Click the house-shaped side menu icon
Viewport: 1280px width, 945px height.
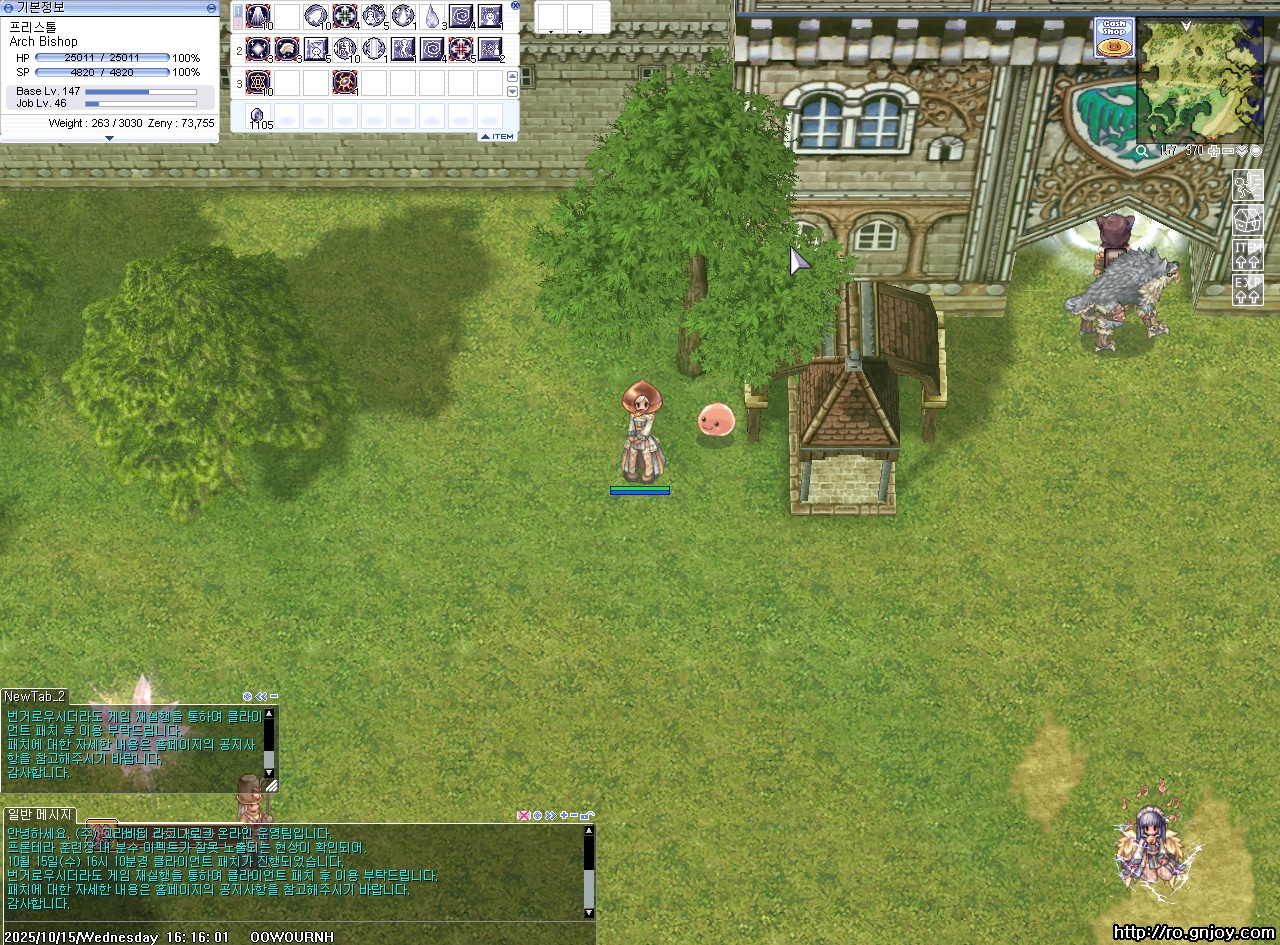coord(1247,219)
